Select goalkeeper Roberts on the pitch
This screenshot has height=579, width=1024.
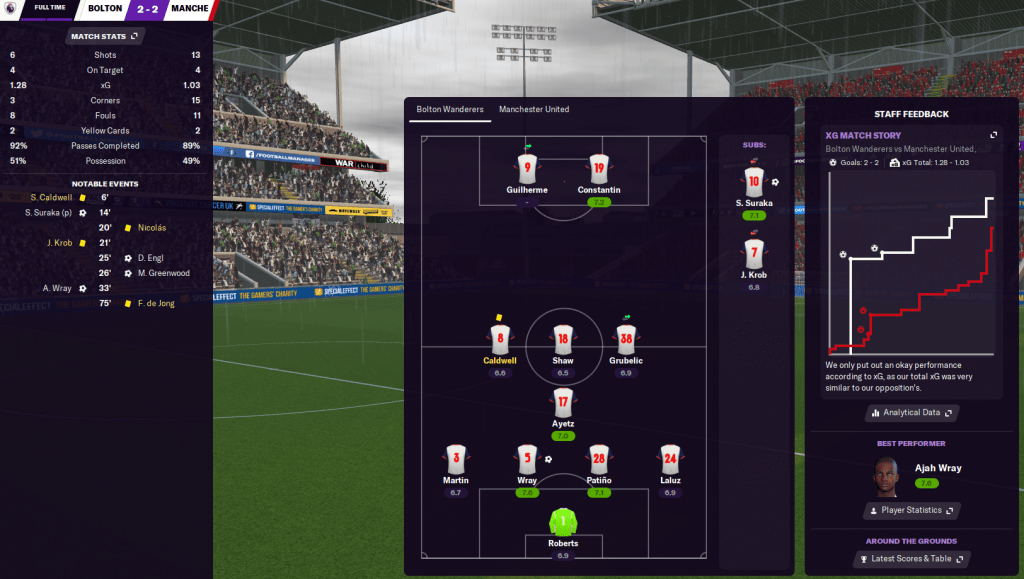tap(563, 522)
